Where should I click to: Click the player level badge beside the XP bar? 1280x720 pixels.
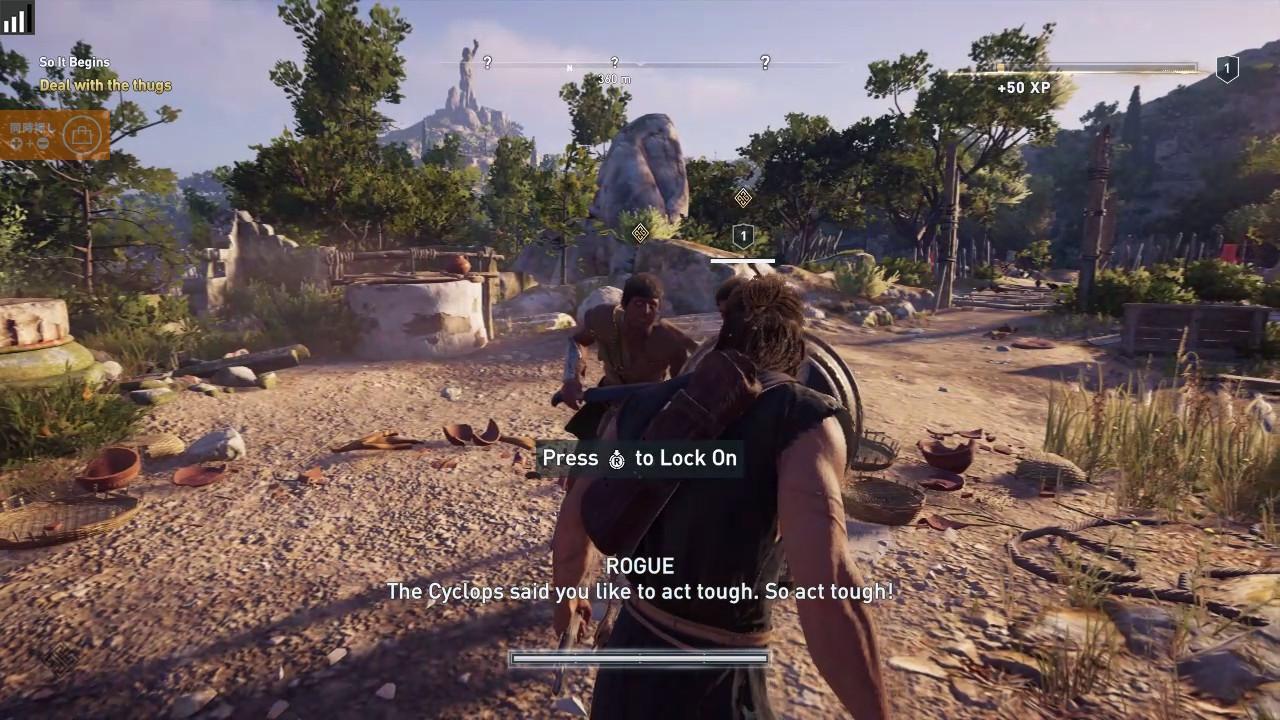coord(1227,69)
